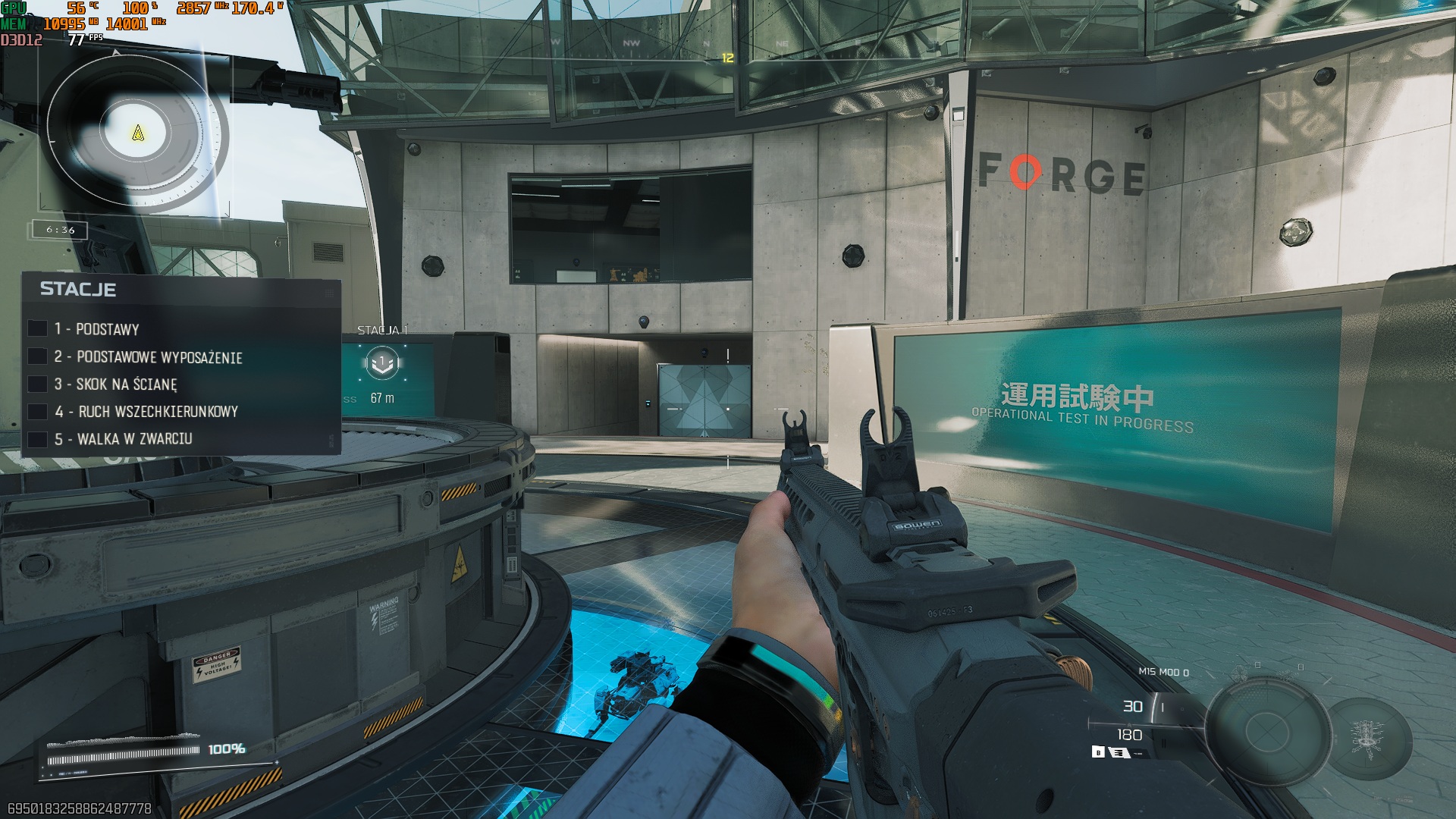Click the Stacja 1 objective waypoint marker
1456x819 pixels.
(383, 363)
